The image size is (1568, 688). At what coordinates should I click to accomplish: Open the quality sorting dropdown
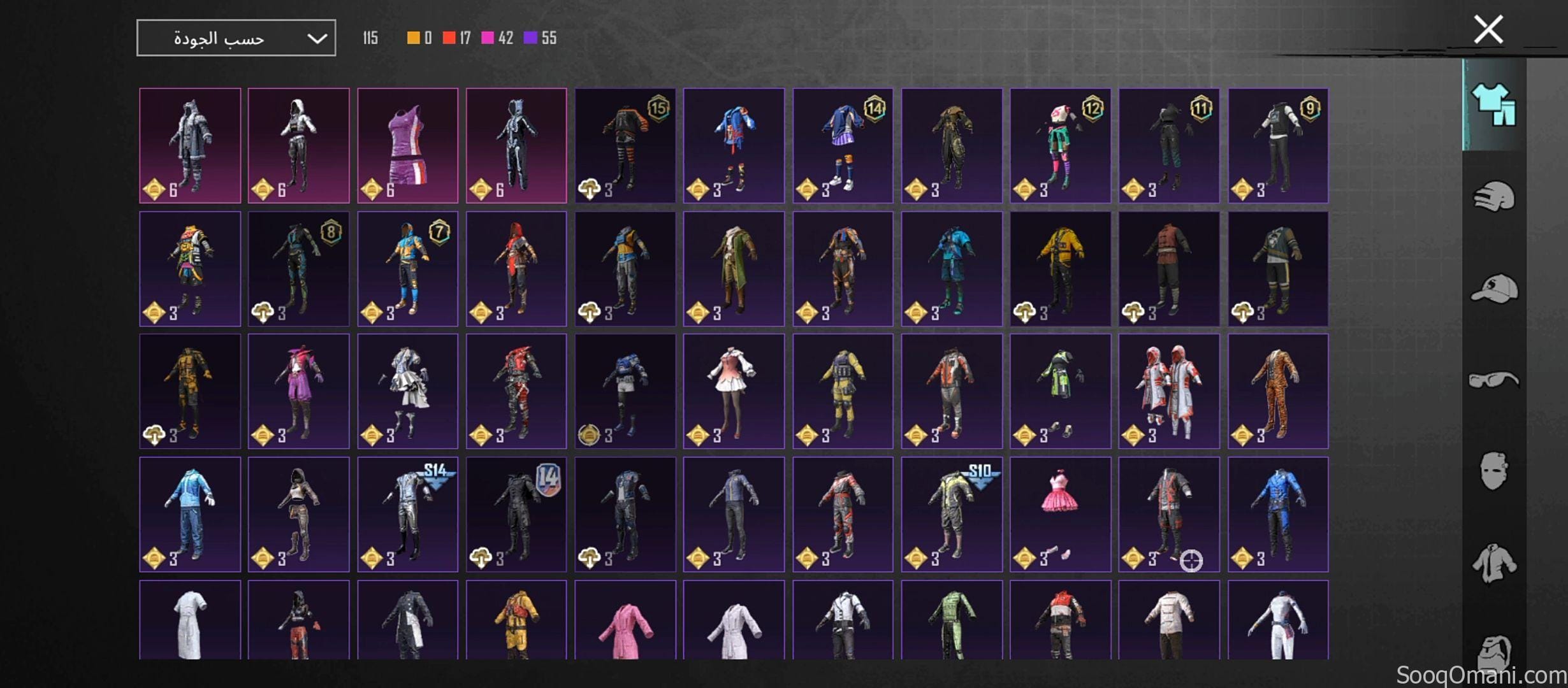click(x=236, y=36)
